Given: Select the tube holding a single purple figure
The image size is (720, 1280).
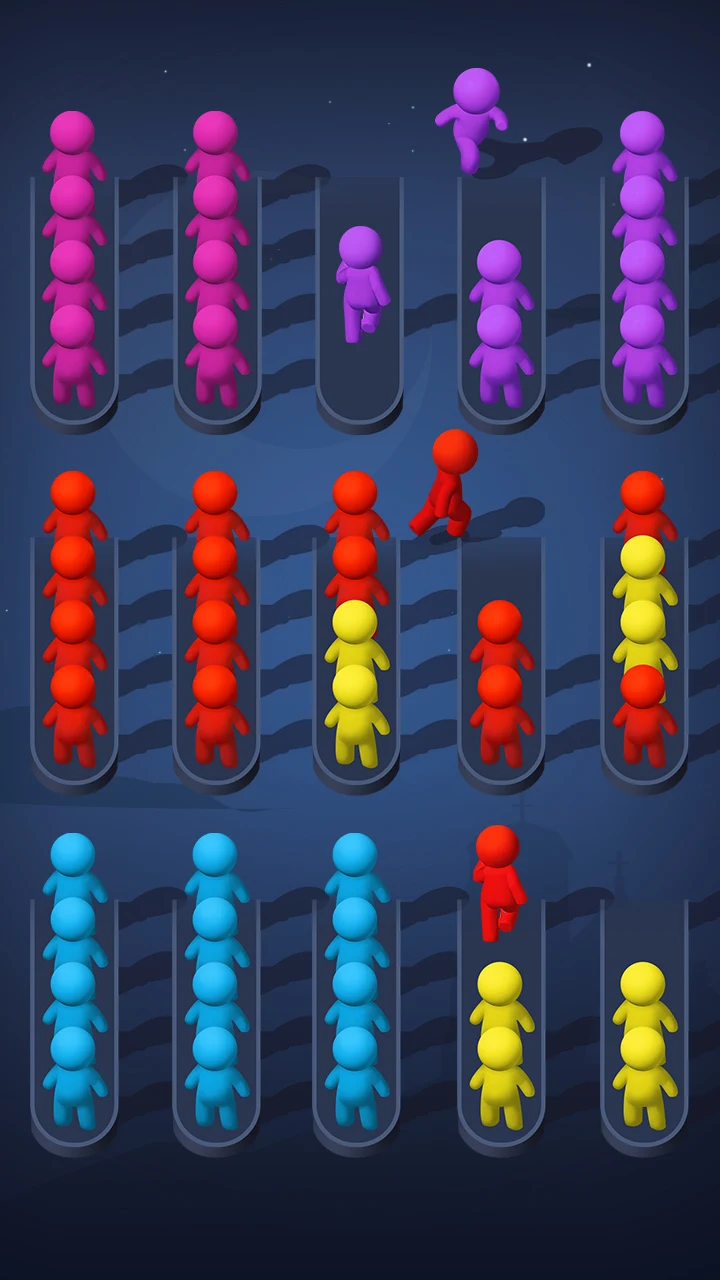Looking at the screenshot, I should point(360,300).
